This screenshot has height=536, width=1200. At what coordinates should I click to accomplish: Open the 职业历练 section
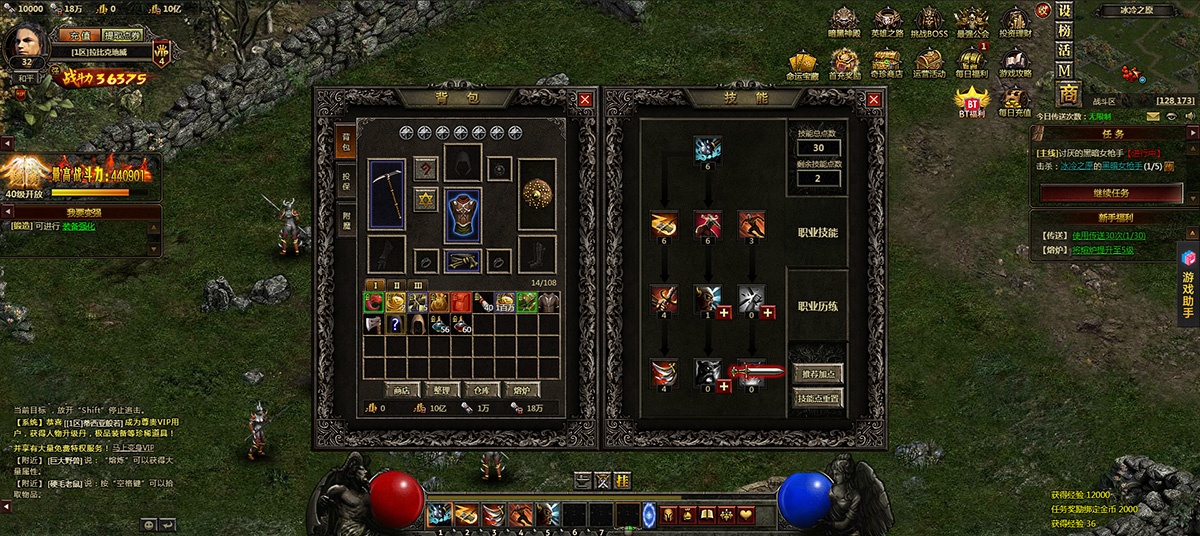coord(817,307)
